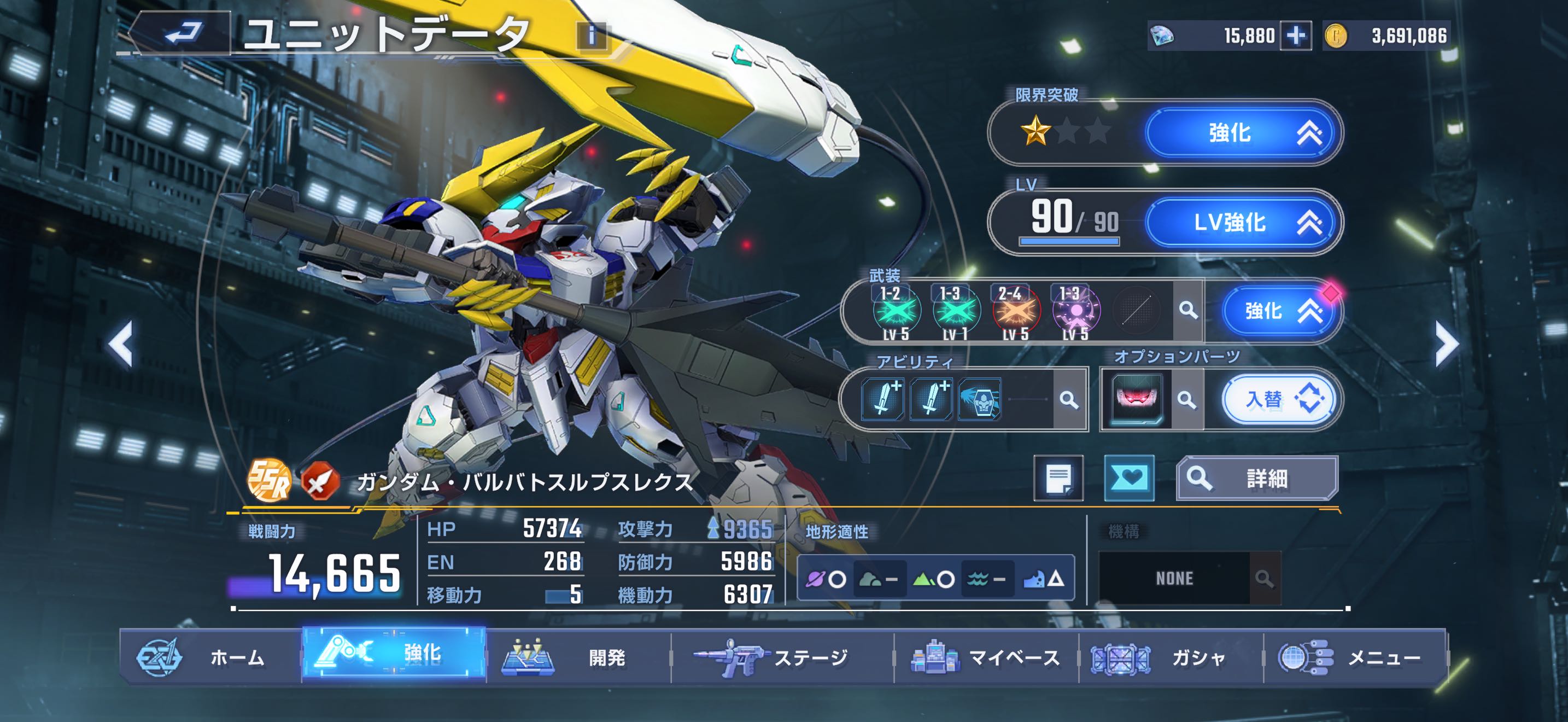Show the previous unit with left arrow
This screenshot has width=1568, height=722.
(120, 345)
